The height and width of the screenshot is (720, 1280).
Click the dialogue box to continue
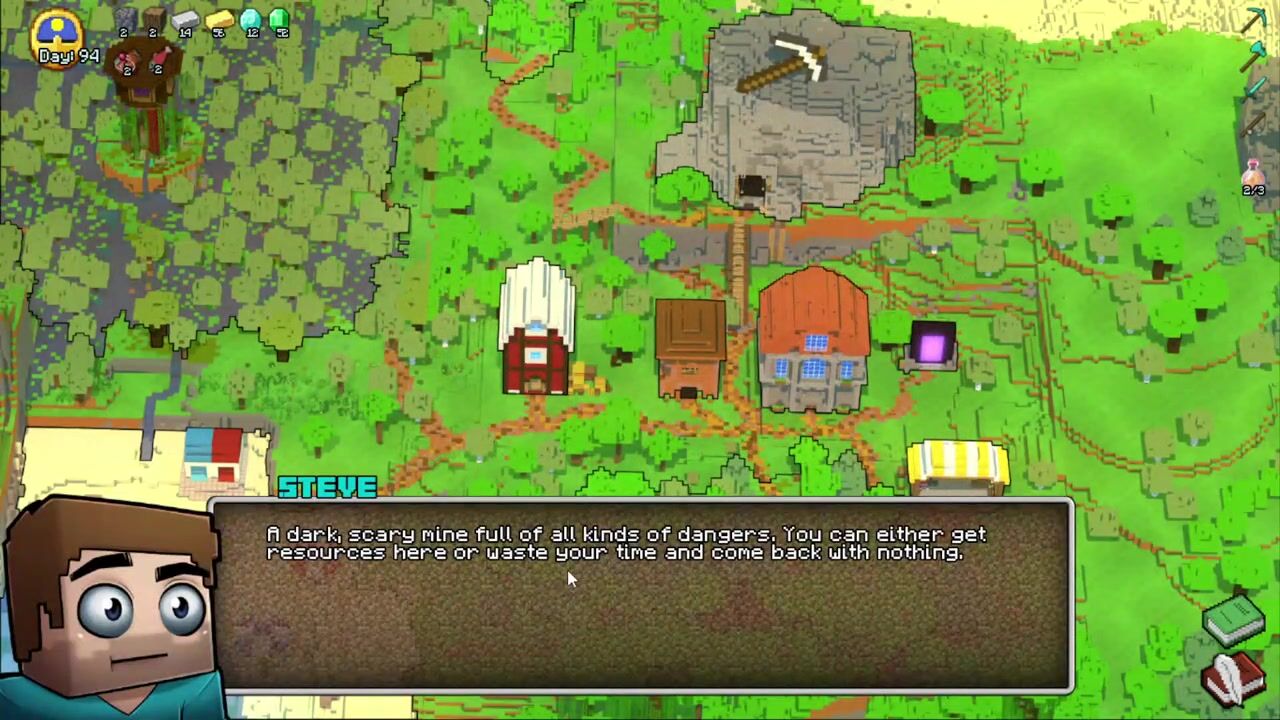[640, 595]
